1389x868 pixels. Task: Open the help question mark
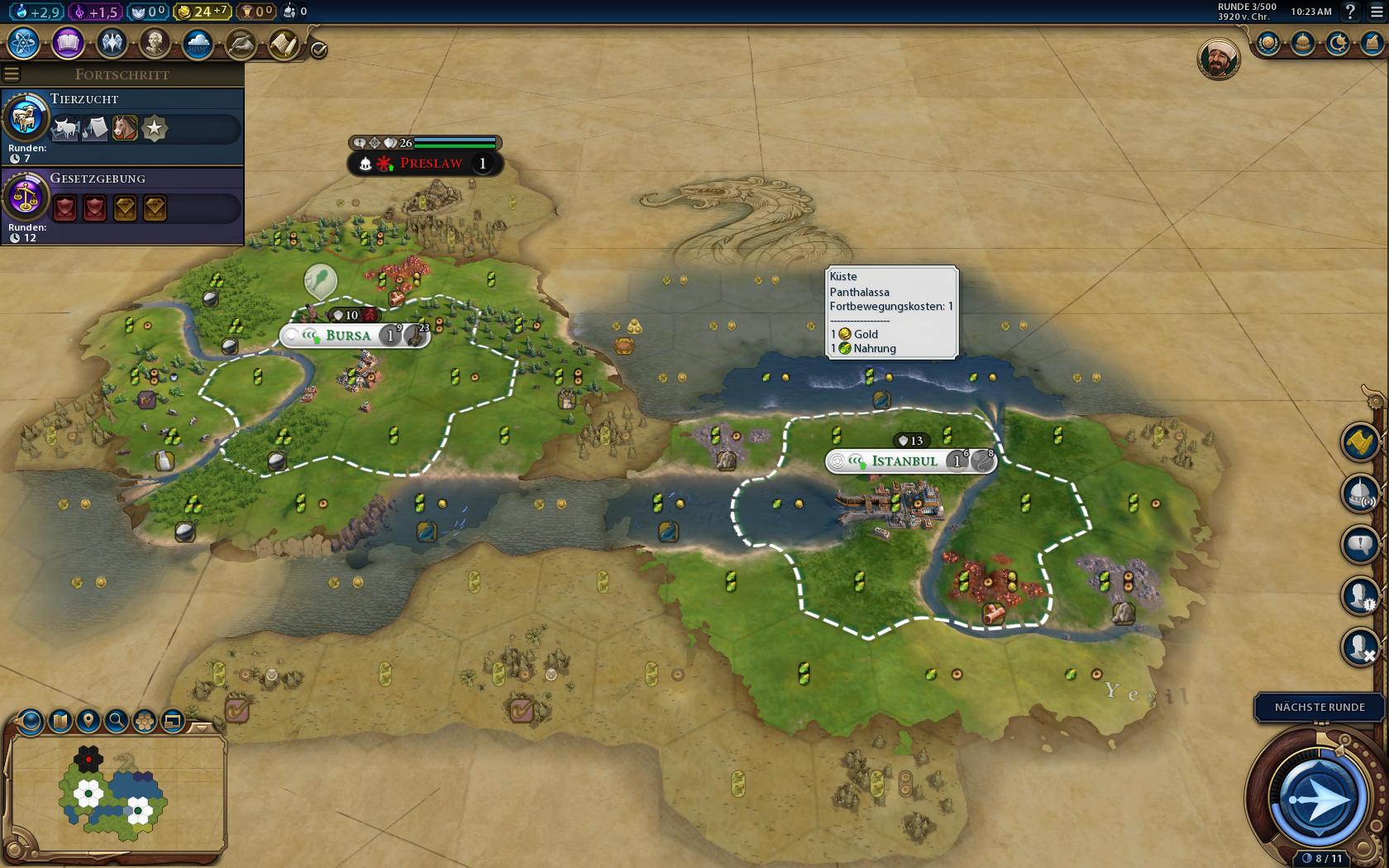point(1350,12)
